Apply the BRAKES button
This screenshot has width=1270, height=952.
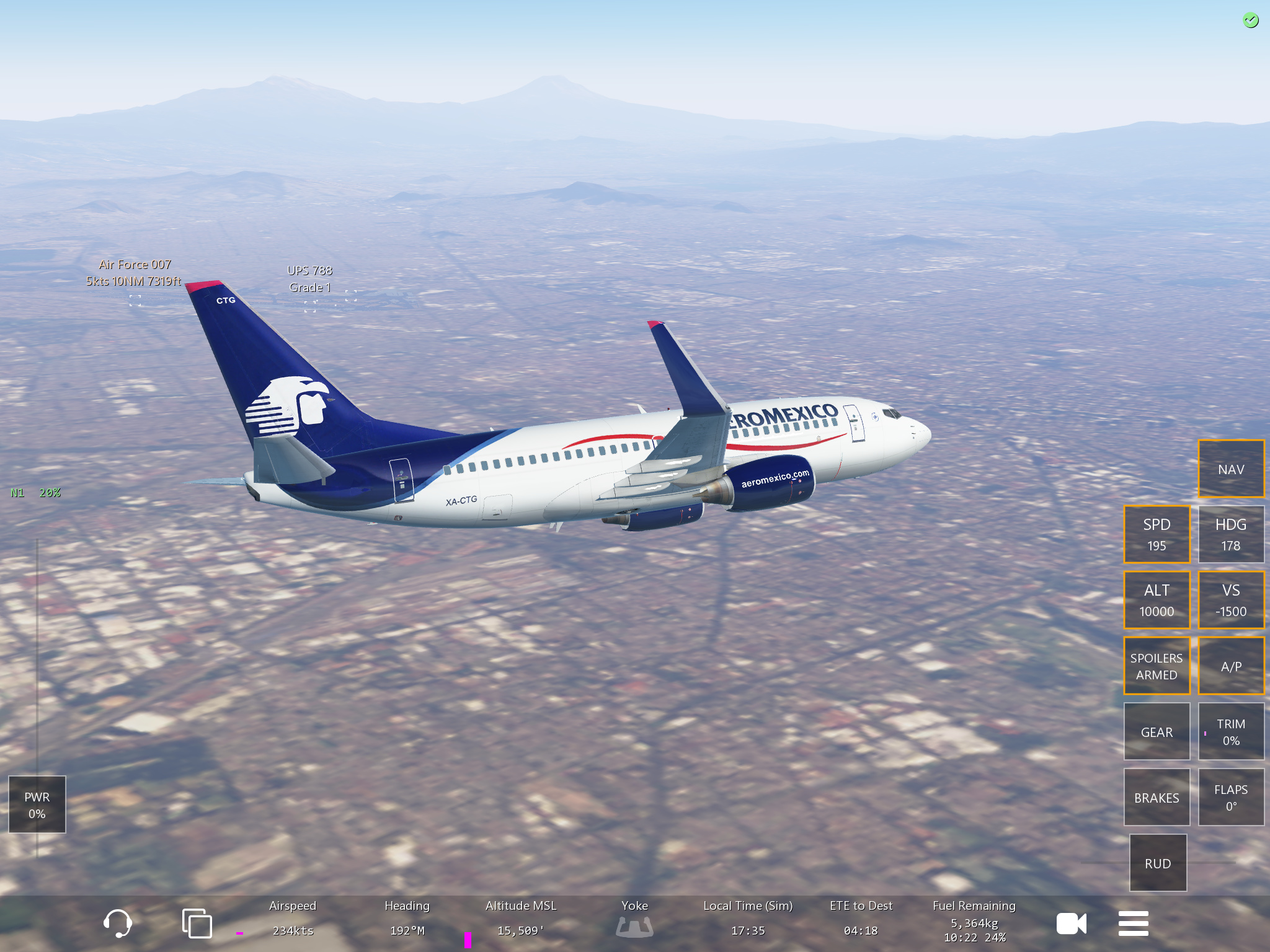click(x=1157, y=797)
